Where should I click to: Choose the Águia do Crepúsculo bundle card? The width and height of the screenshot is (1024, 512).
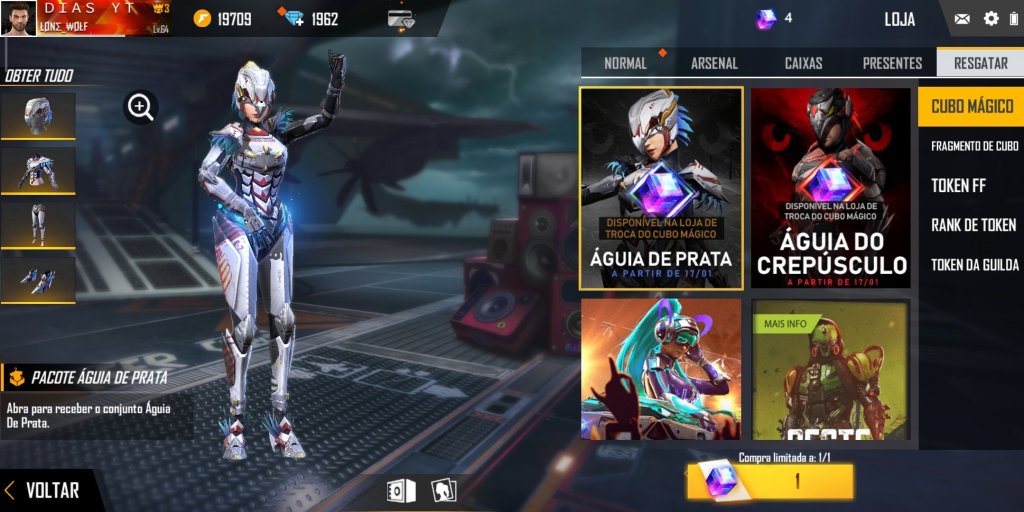click(832, 188)
